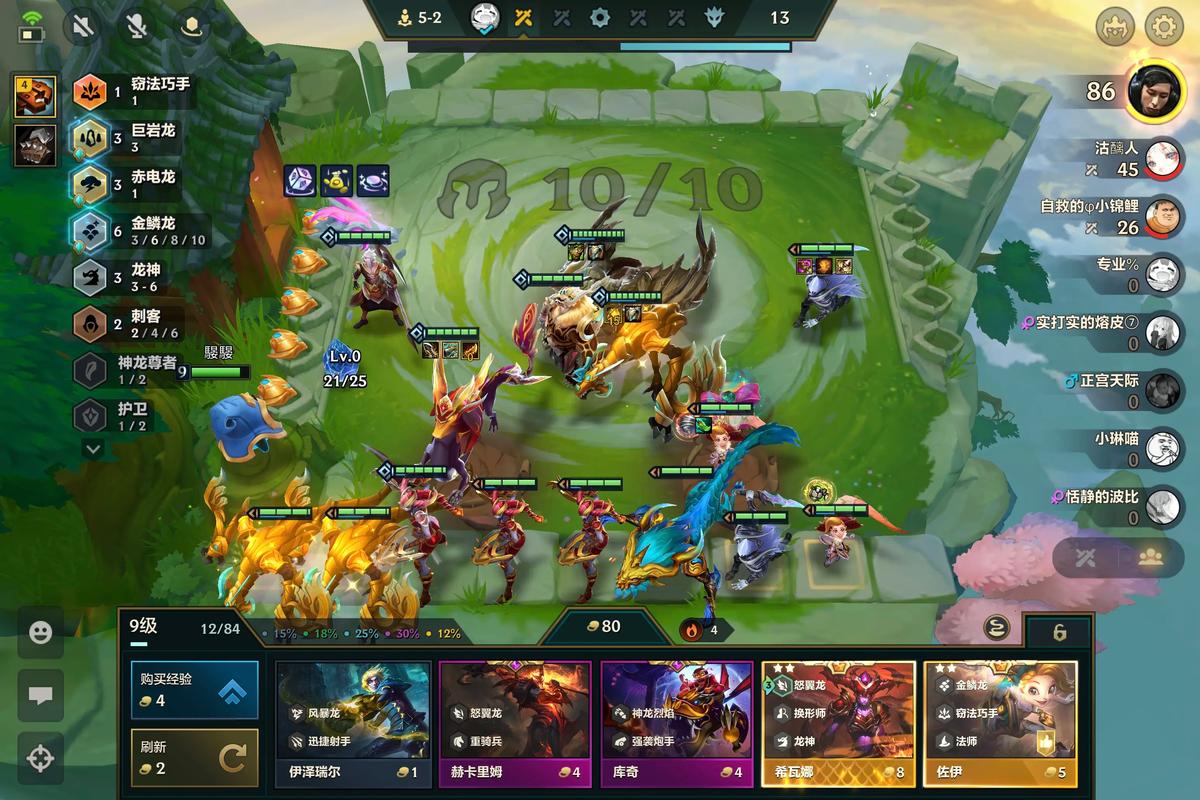The image size is (1200, 800).
Task: Refresh the shop for 2 gold
Action: (194, 757)
